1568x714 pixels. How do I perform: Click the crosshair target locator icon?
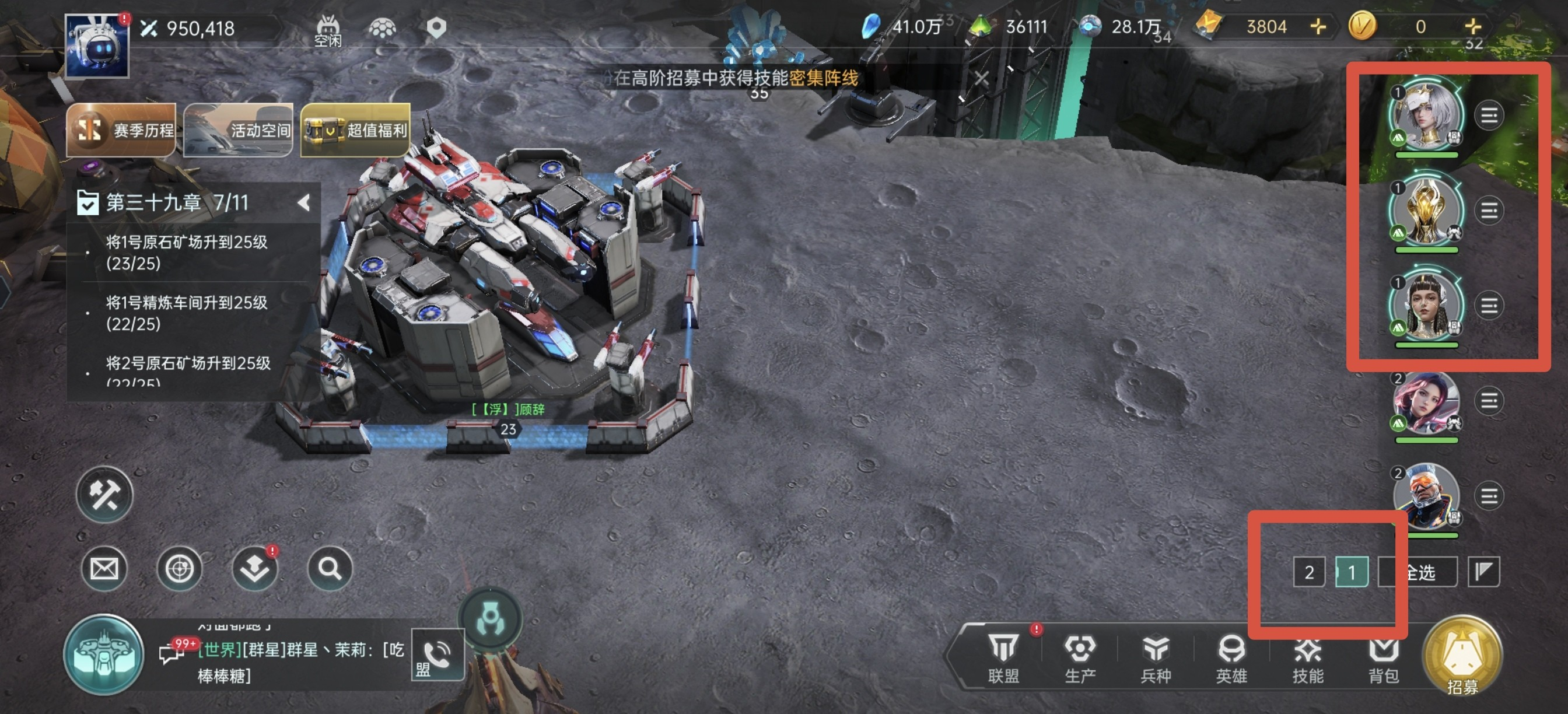[x=180, y=569]
